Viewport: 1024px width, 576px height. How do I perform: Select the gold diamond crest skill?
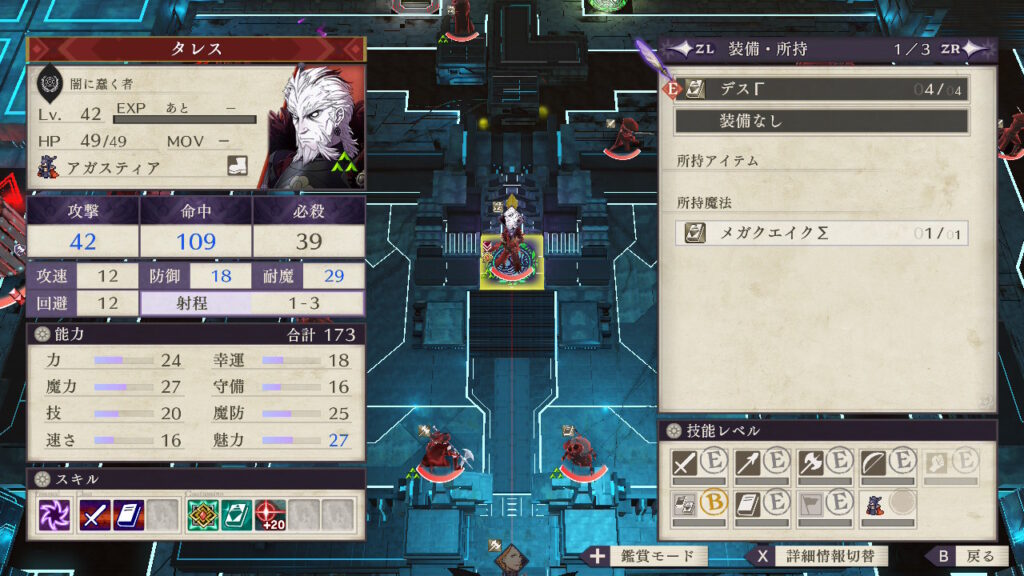pos(204,515)
